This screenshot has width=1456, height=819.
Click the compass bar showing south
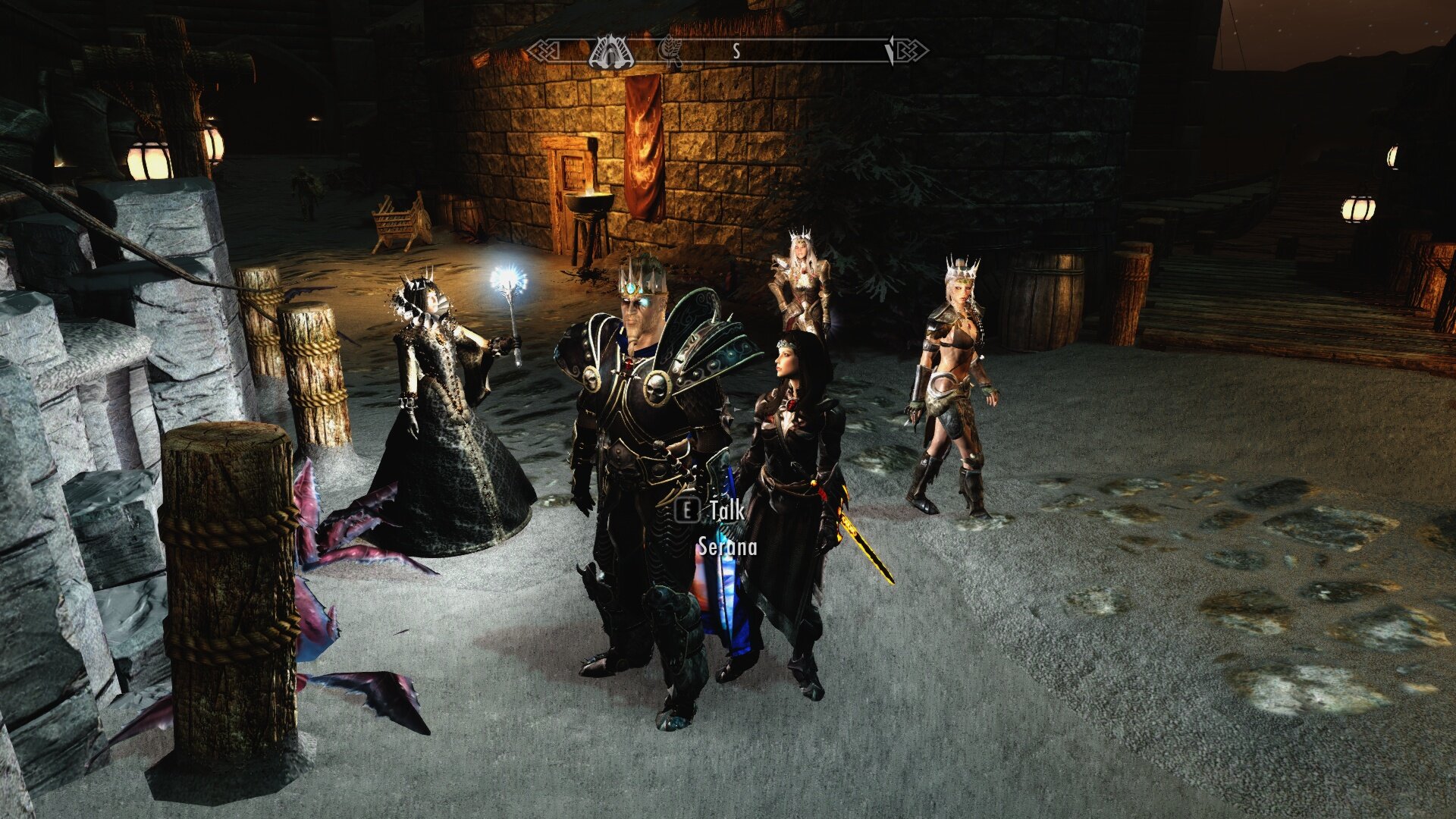735,52
